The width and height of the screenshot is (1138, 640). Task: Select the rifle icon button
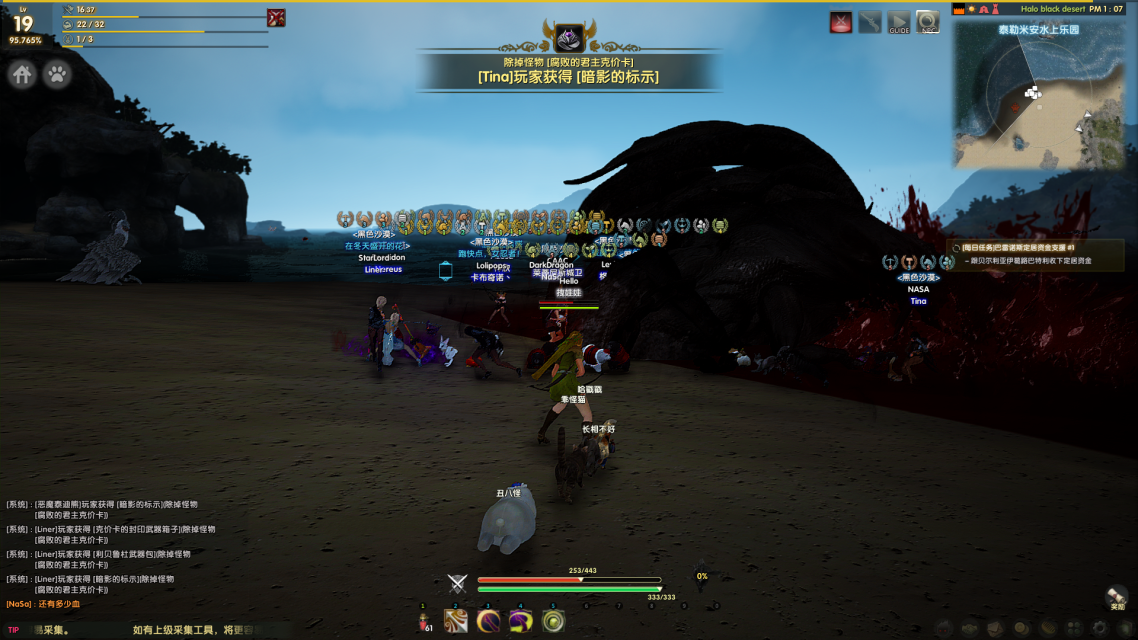coord(870,22)
